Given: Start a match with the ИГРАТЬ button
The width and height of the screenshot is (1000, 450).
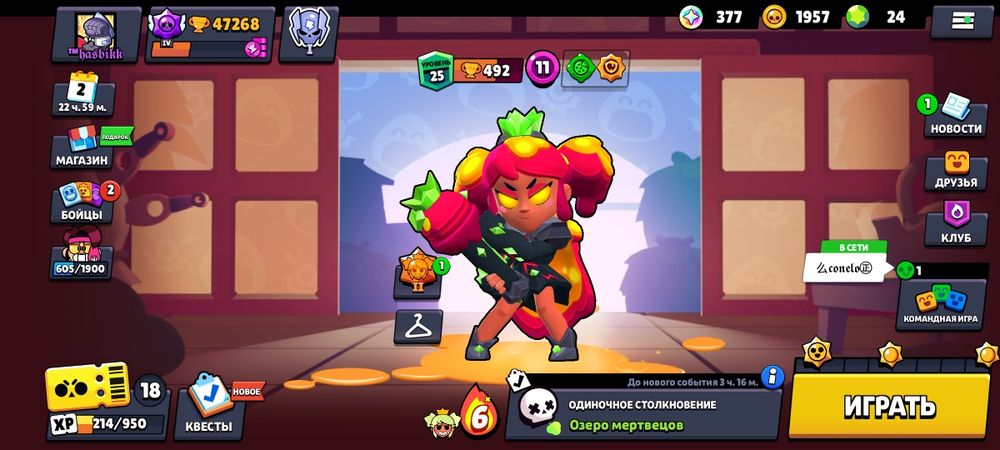Looking at the screenshot, I should [889, 405].
